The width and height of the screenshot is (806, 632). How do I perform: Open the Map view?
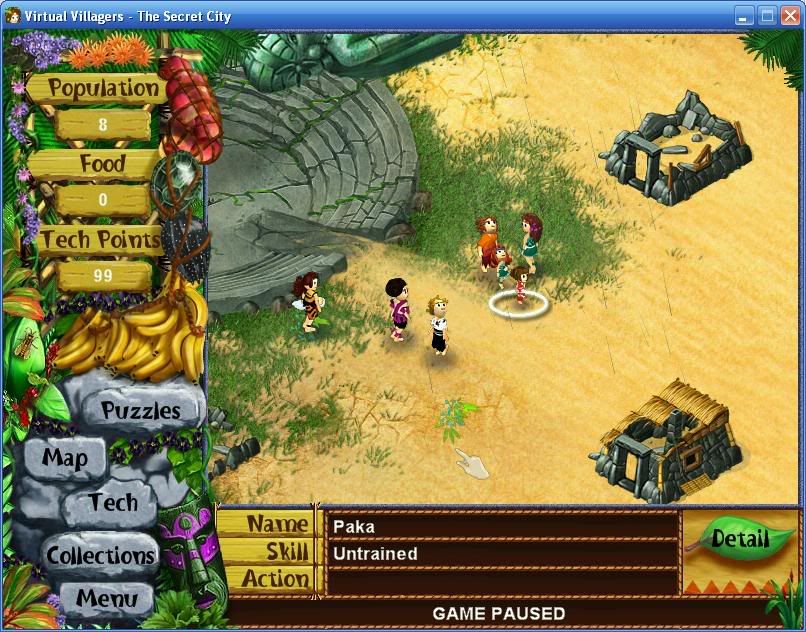click(x=65, y=459)
